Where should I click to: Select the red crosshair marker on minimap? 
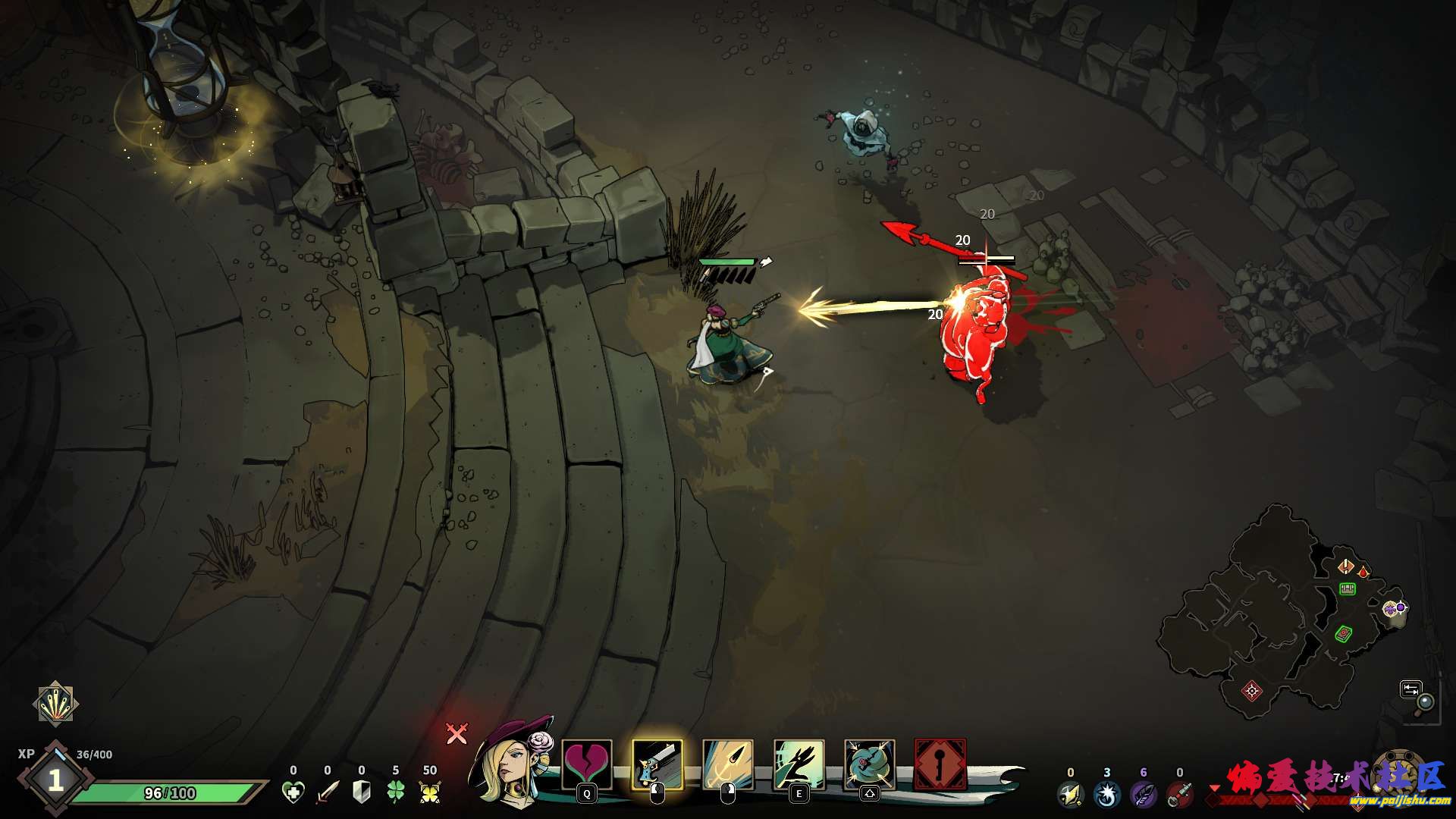click(x=1252, y=690)
